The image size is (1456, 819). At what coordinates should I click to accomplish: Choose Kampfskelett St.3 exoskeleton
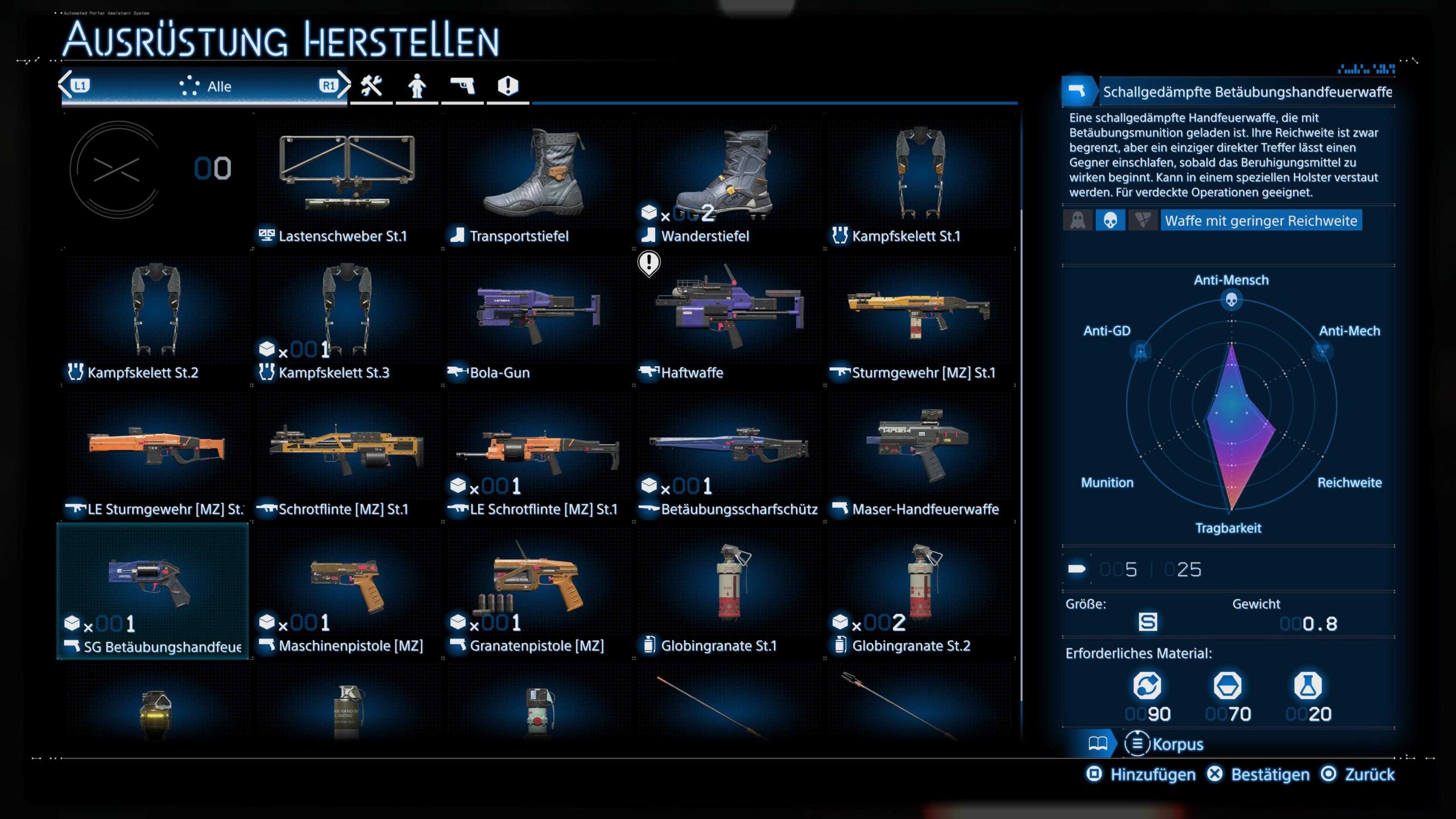(x=347, y=318)
